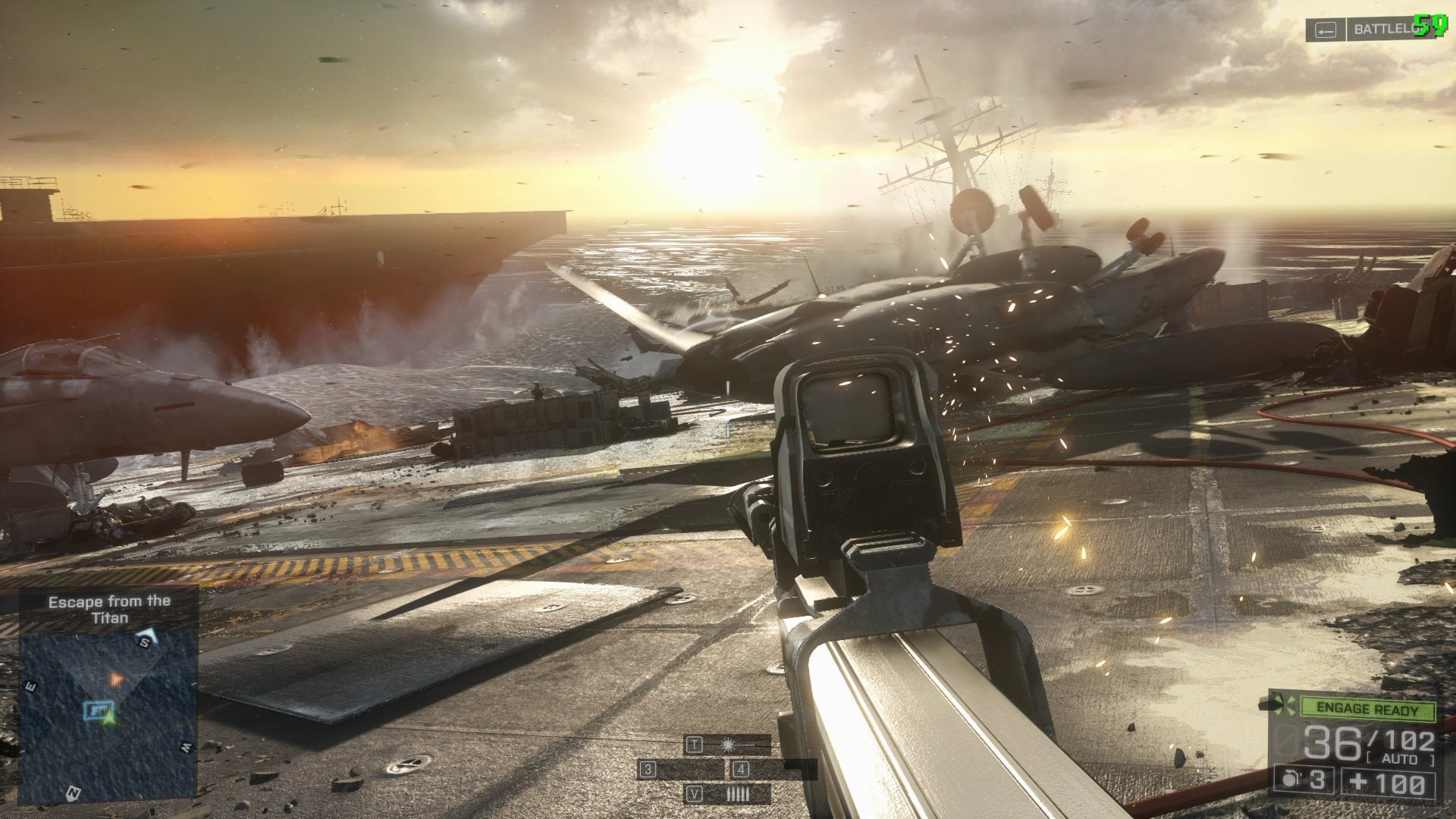The image size is (1456, 819).
Task: Click the Auto fire mode indicator
Action: pyautogui.click(x=1399, y=759)
